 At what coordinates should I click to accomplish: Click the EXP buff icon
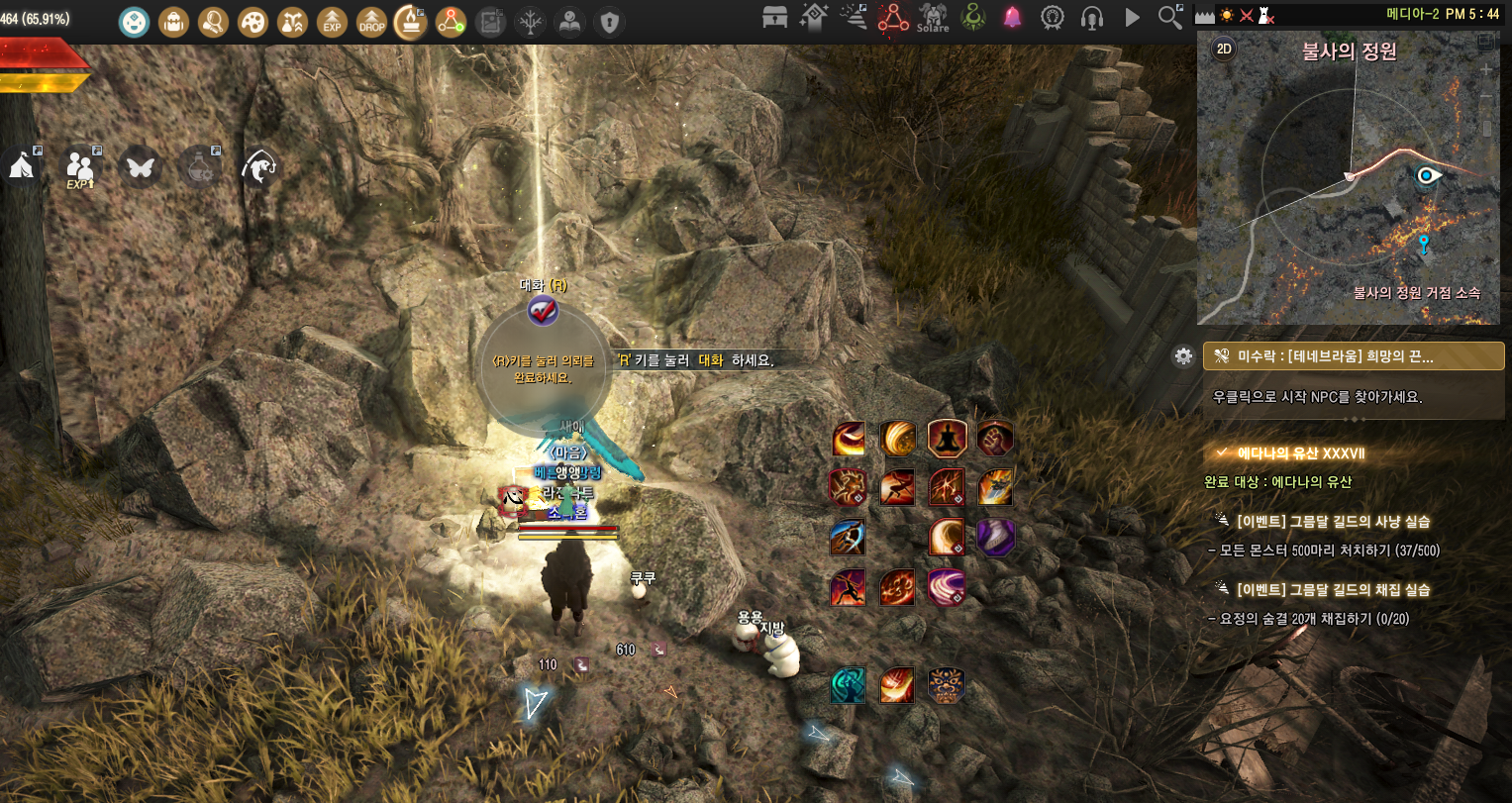pyautogui.click(x=333, y=21)
